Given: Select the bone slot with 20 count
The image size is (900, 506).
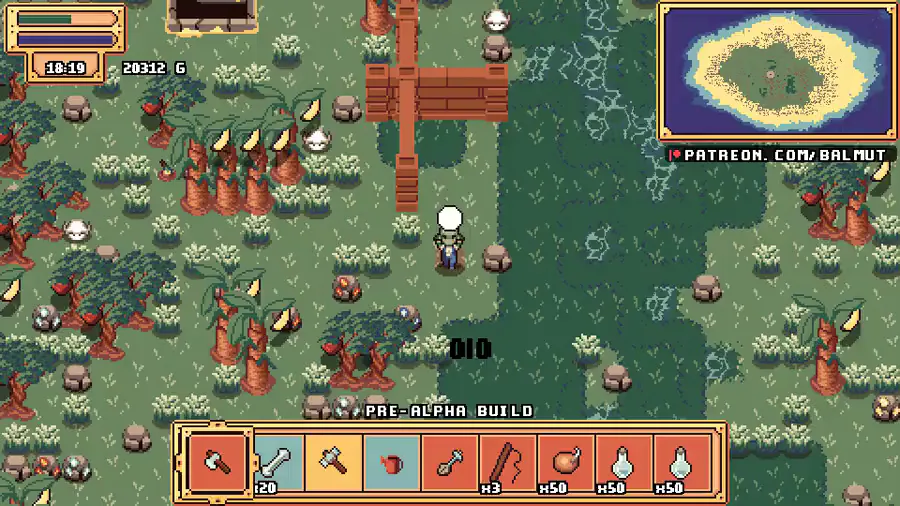Looking at the screenshot, I should pyautogui.click(x=275, y=463).
